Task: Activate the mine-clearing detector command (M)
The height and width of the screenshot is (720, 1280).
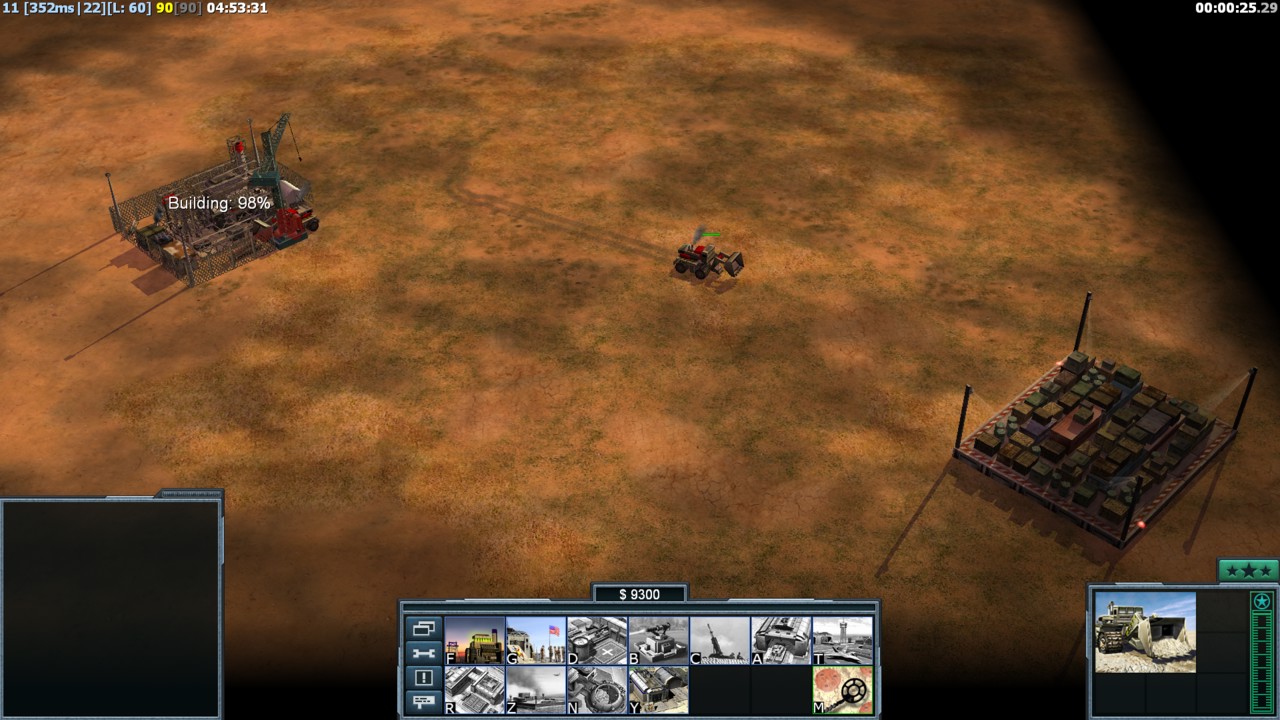Action: tap(843, 690)
